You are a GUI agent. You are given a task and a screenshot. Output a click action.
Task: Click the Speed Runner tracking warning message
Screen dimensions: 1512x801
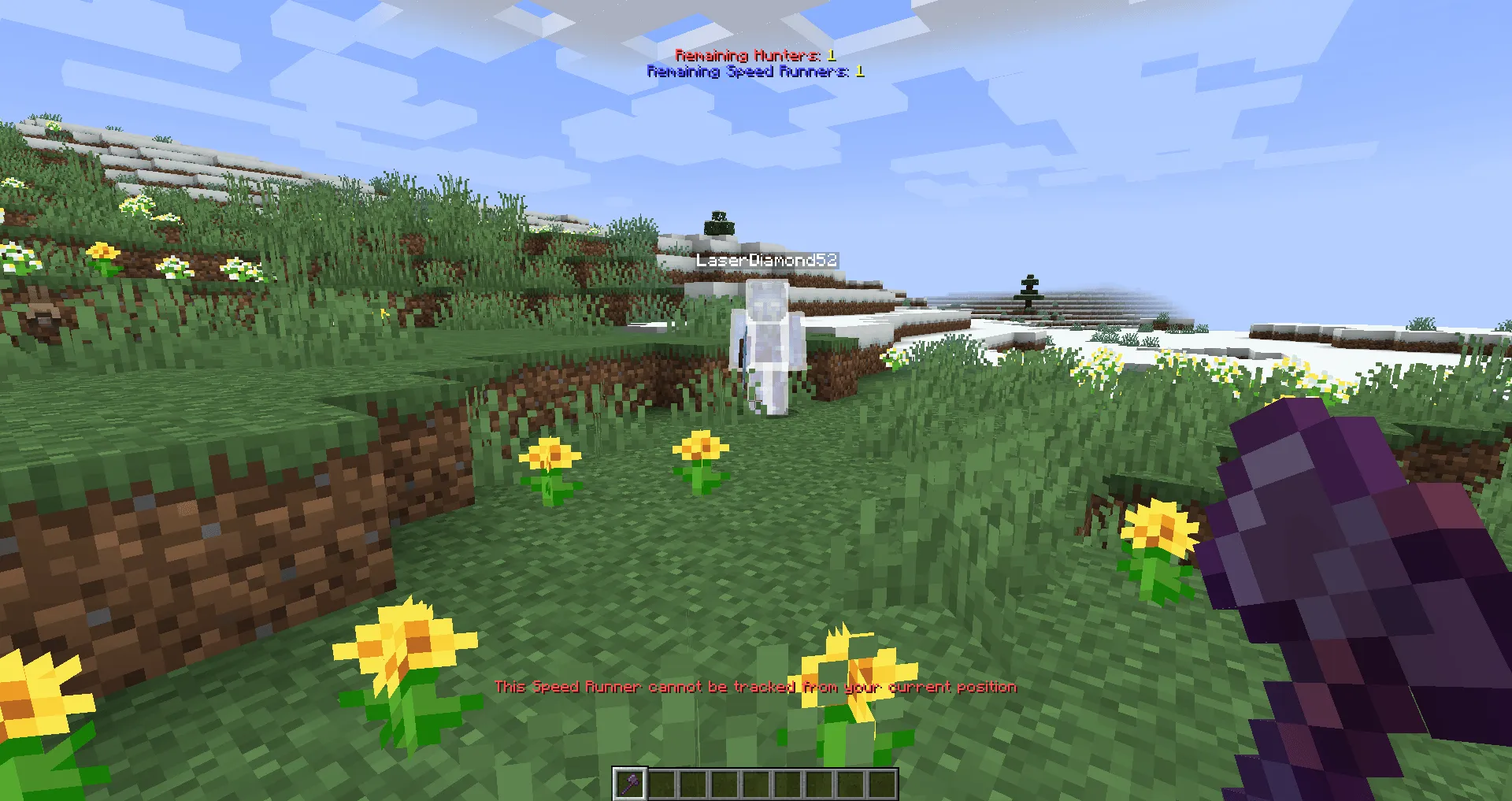(x=755, y=686)
